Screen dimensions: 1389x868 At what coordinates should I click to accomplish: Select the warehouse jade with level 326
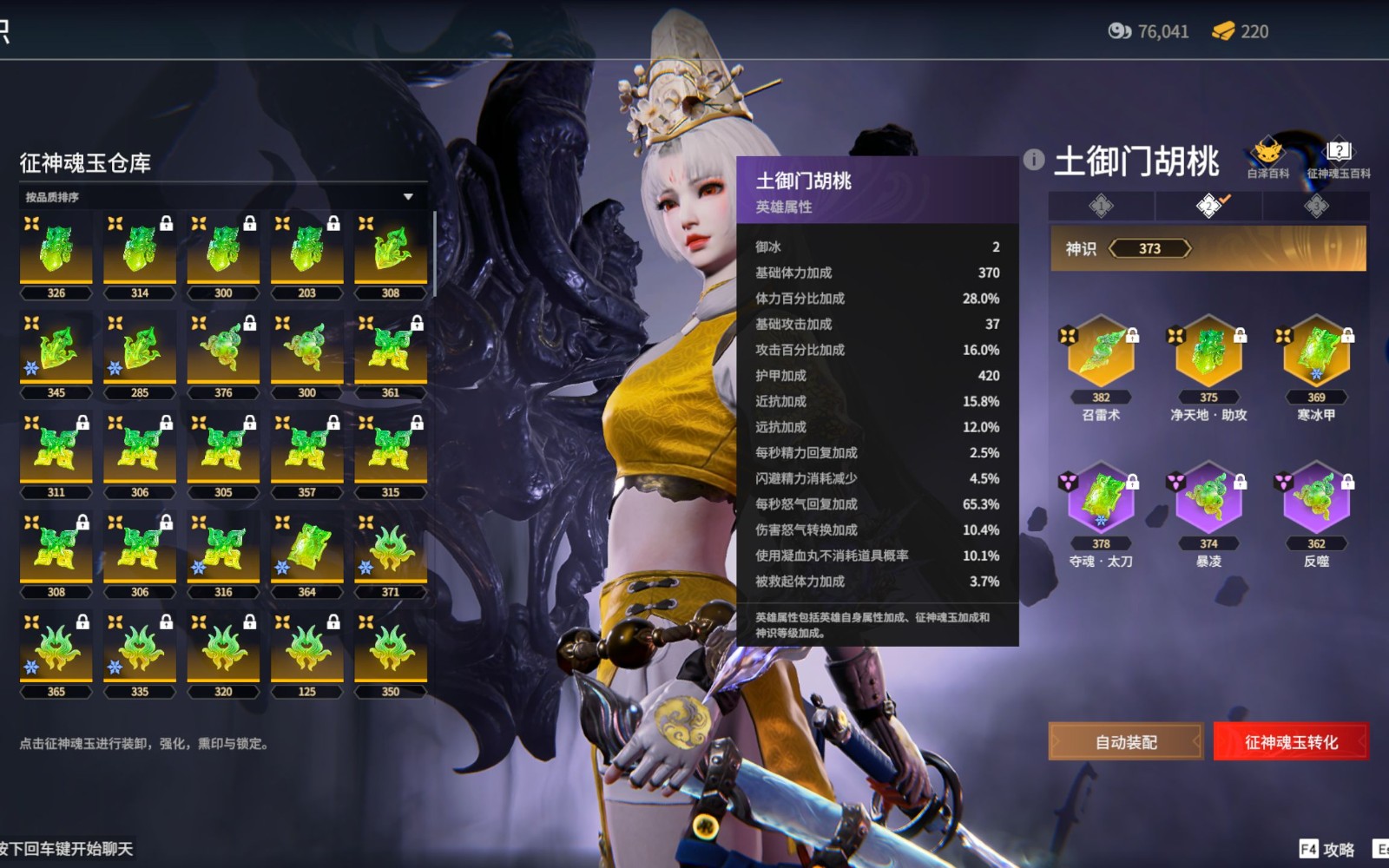56,252
